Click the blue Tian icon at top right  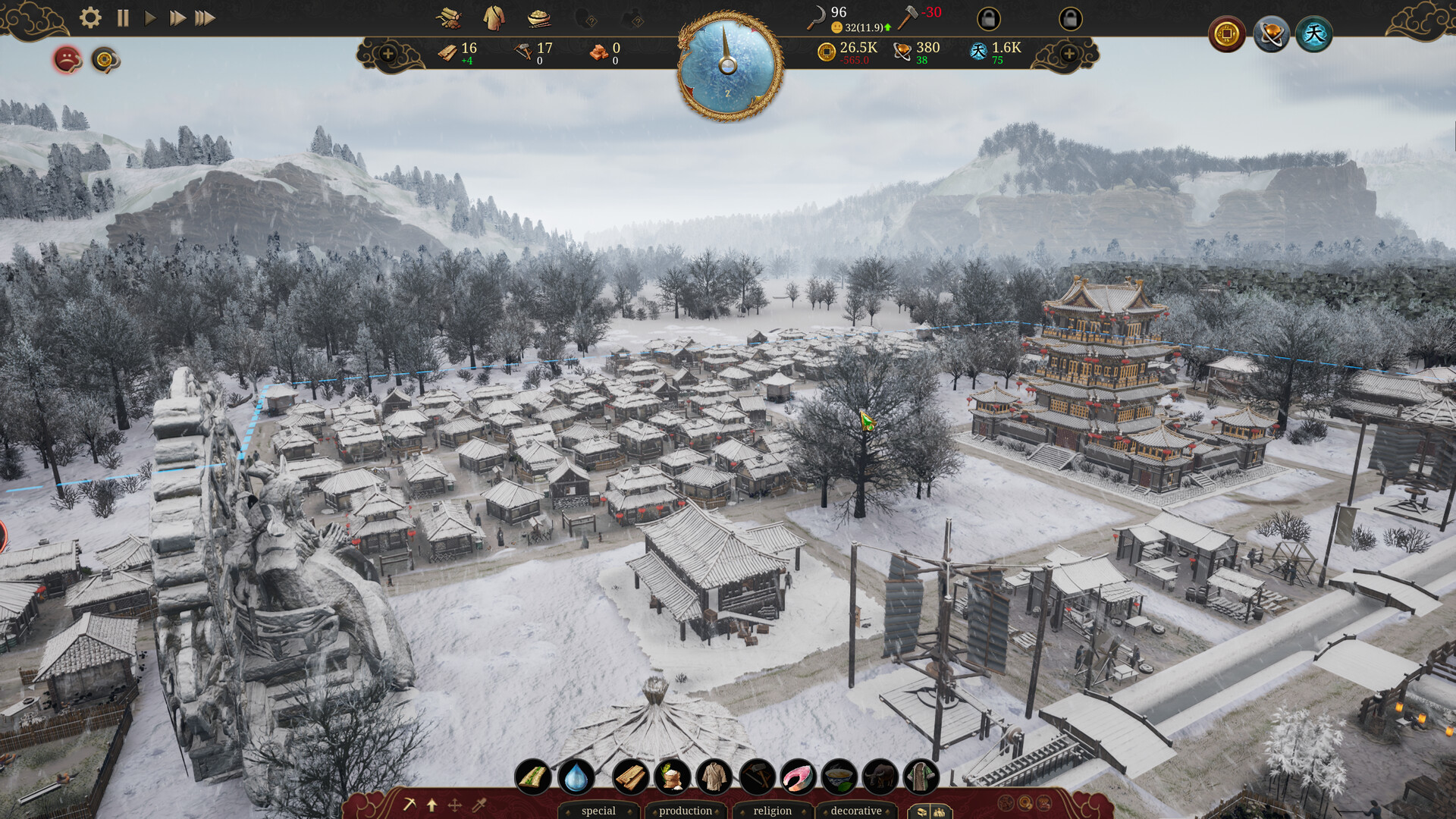[1316, 33]
